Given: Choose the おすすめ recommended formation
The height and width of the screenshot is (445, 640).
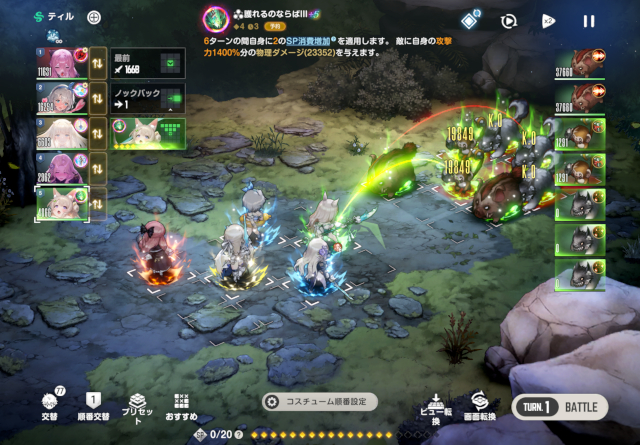Looking at the screenshot, I should pos(181,404).
